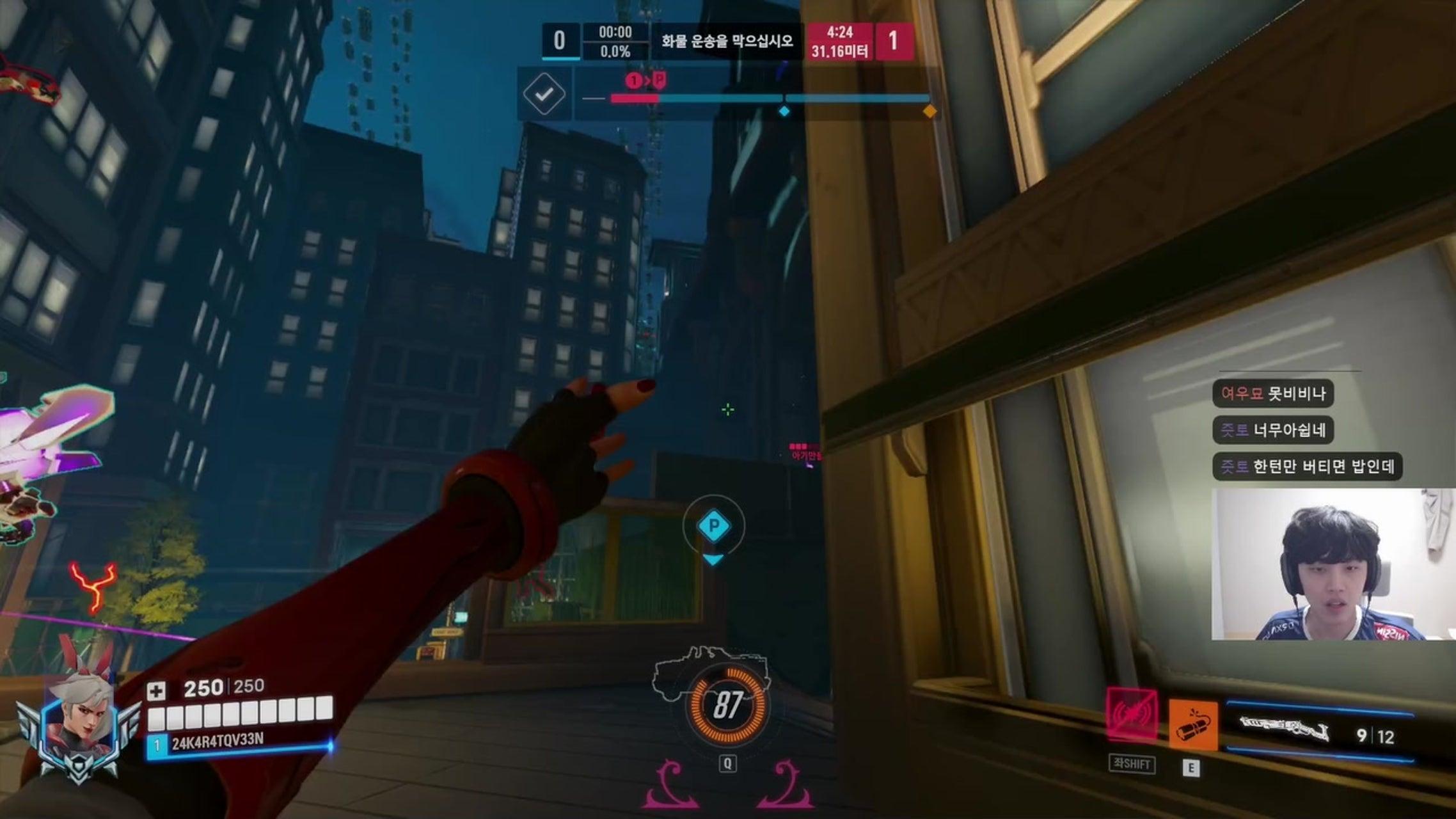Click the streamer webcam overlay
The height and width of the screenshot is (819, 1456).
pyautogui.click(x=1333, y=564)
